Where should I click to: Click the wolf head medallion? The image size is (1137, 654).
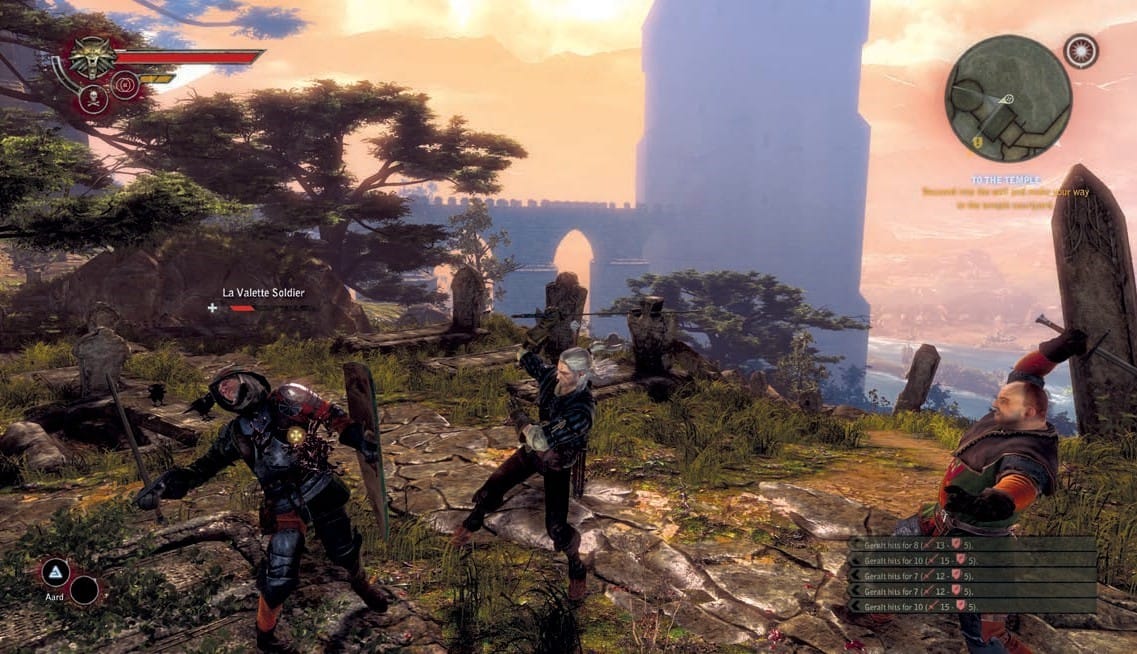click(92, 58)
